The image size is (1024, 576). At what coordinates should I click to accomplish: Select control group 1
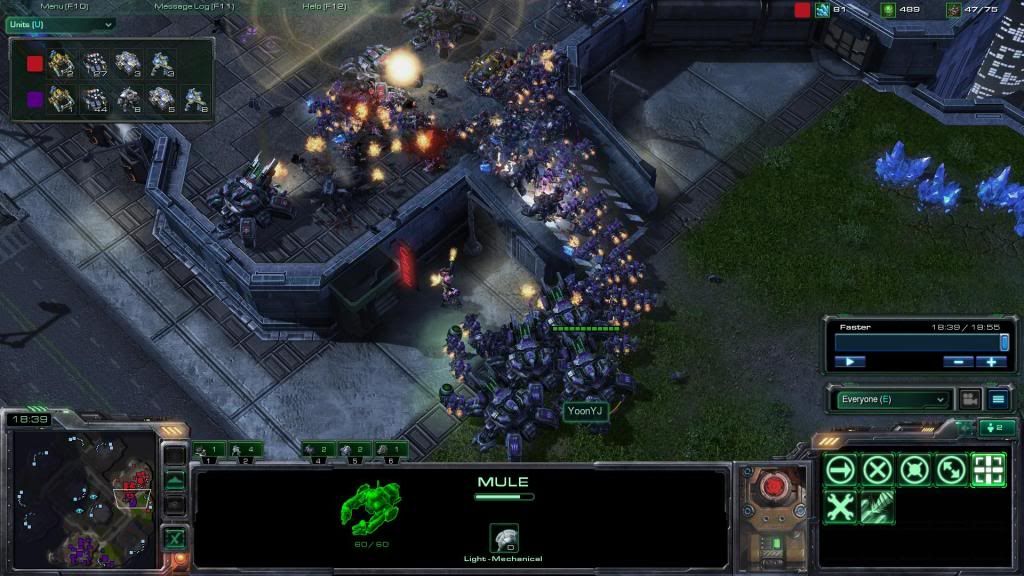click(210, 450)
